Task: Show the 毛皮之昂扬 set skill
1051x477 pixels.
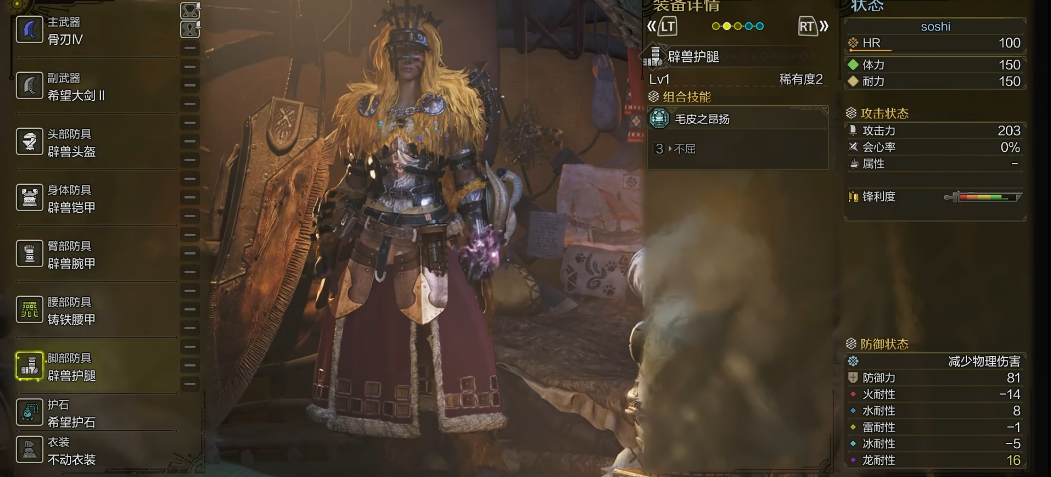Action: click(x=738, y=119)
